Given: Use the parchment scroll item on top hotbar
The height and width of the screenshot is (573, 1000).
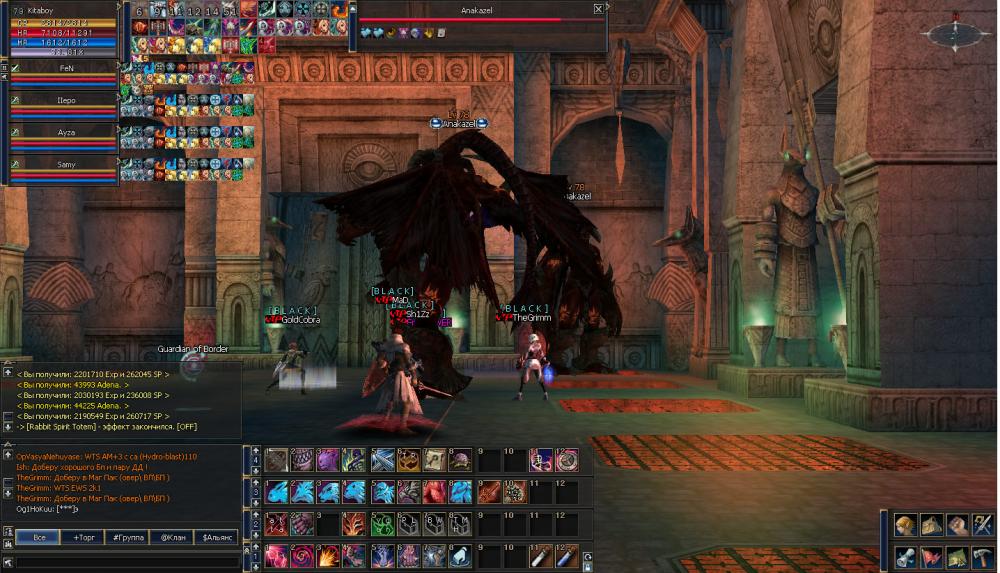Looking at the screenshot, I should click(434, 460).
